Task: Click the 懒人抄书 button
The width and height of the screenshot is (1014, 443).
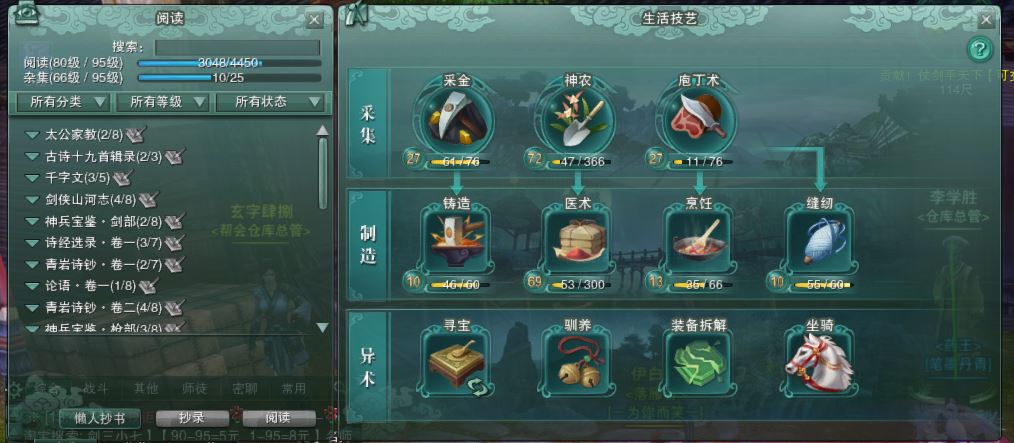Action: click(x=100, y=417)
